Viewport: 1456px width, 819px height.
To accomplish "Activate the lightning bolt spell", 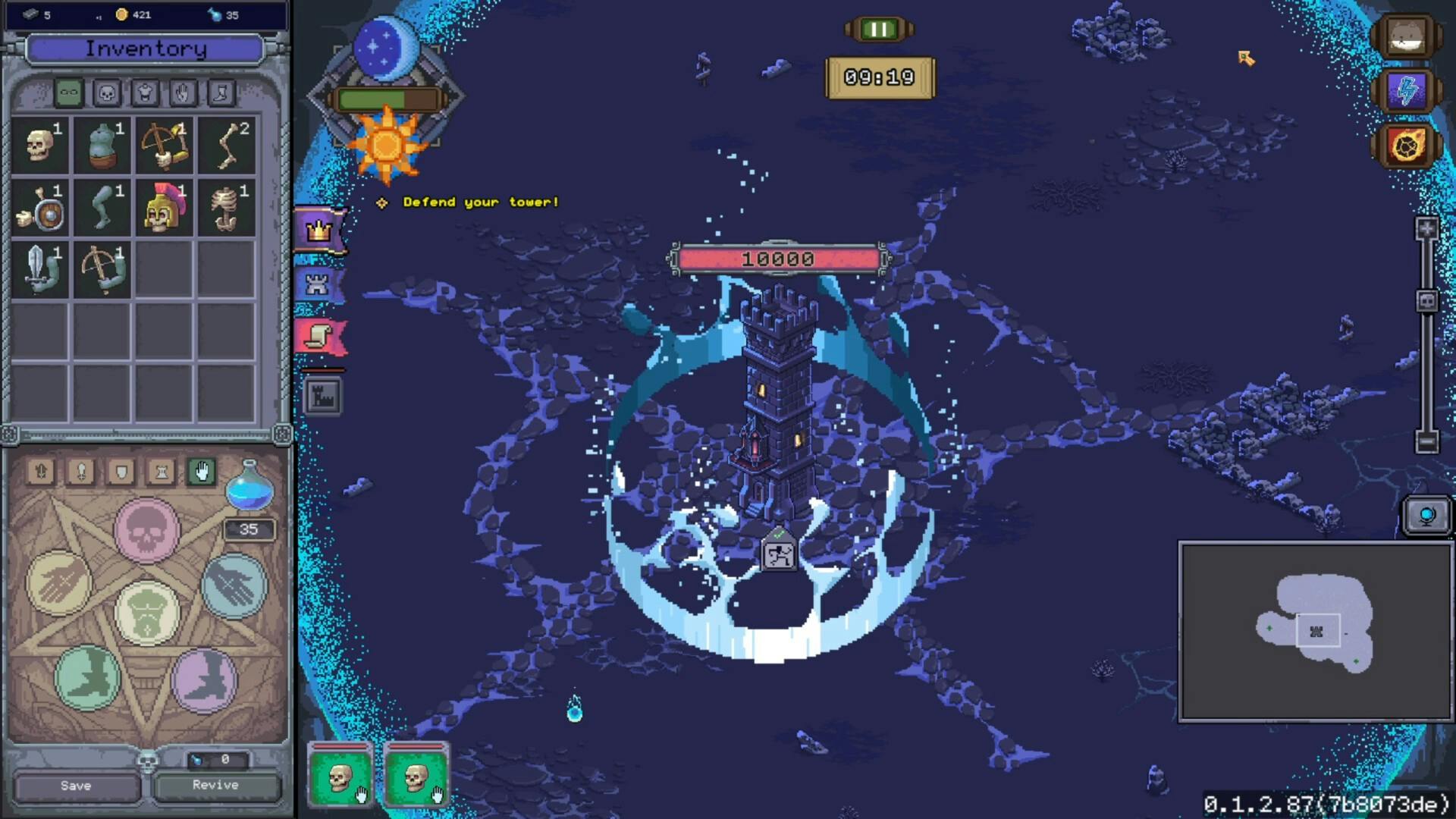I will pos(1407,91).
